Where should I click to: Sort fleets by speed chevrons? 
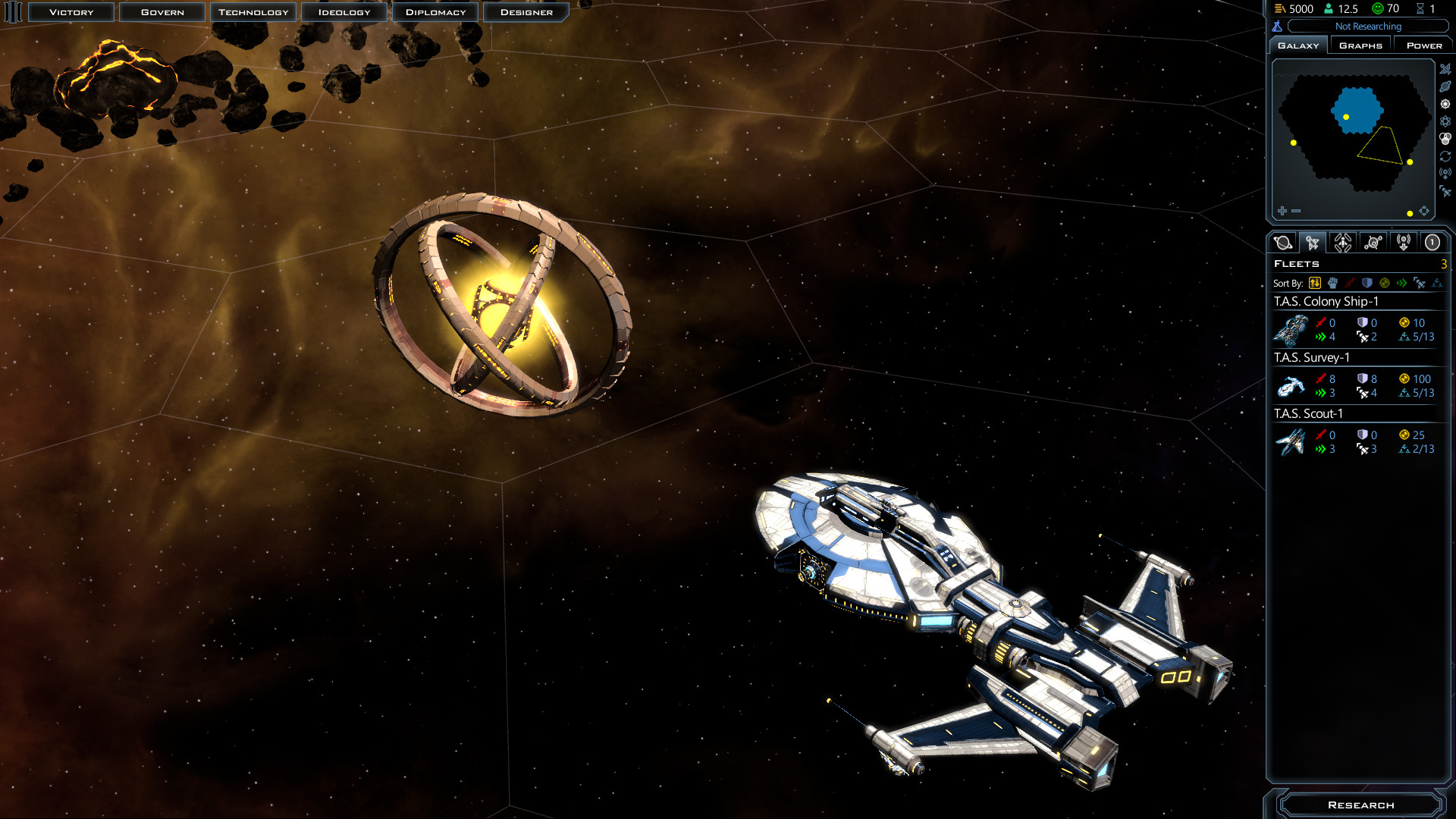[1401, 283]
